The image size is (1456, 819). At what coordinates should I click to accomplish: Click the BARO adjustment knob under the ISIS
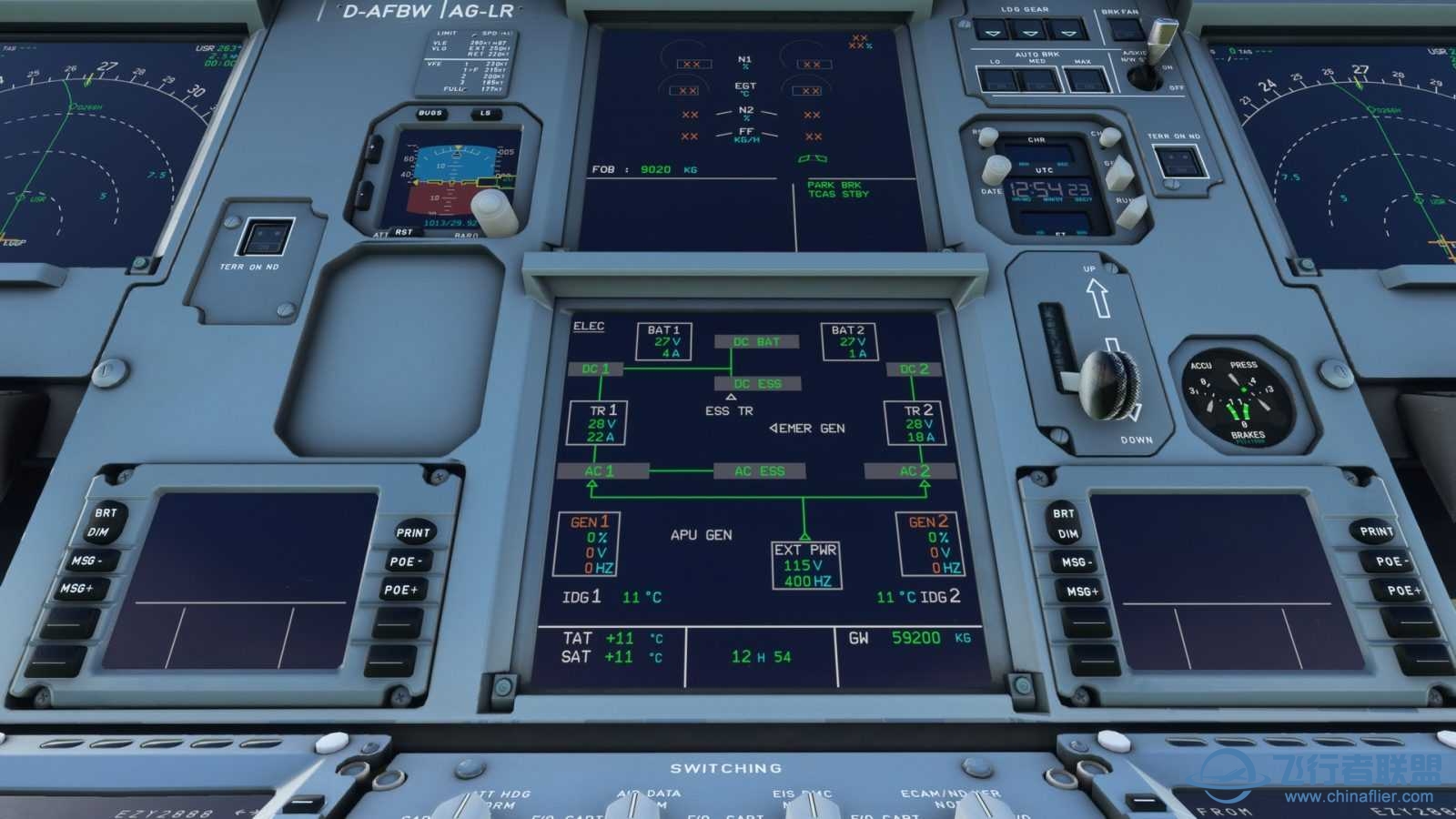pyautogui.click(x=491, y=211)
